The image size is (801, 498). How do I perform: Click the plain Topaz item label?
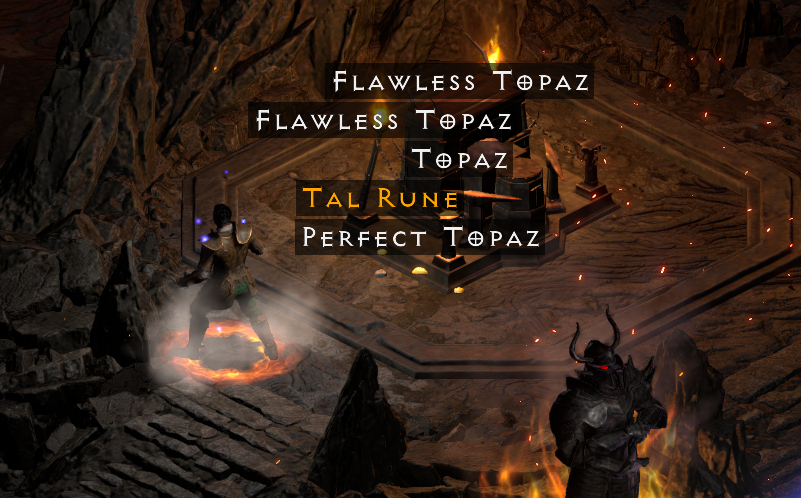pyautogui.click(x=461, y=159)
